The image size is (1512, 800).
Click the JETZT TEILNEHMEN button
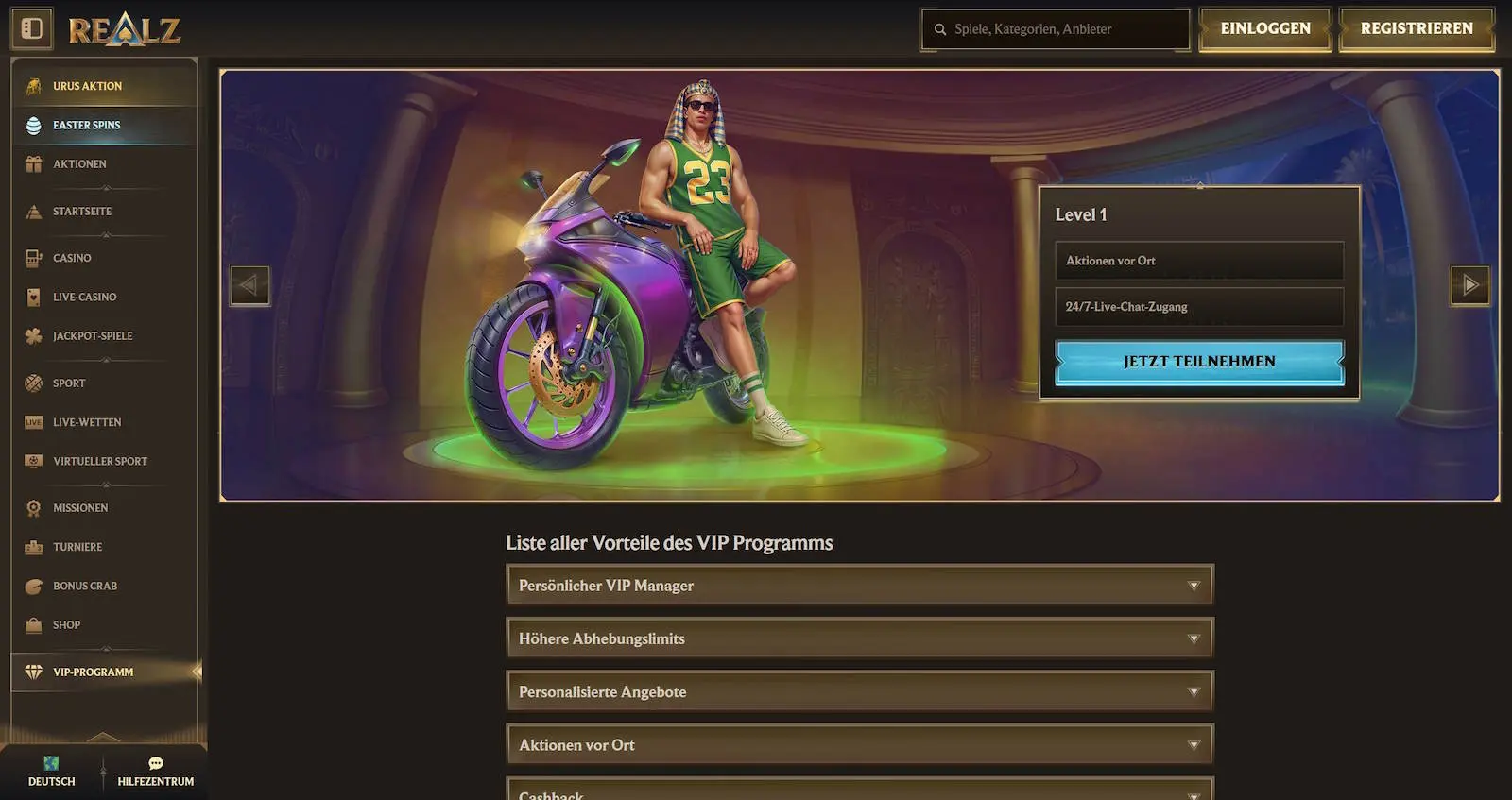[1198, 362]
